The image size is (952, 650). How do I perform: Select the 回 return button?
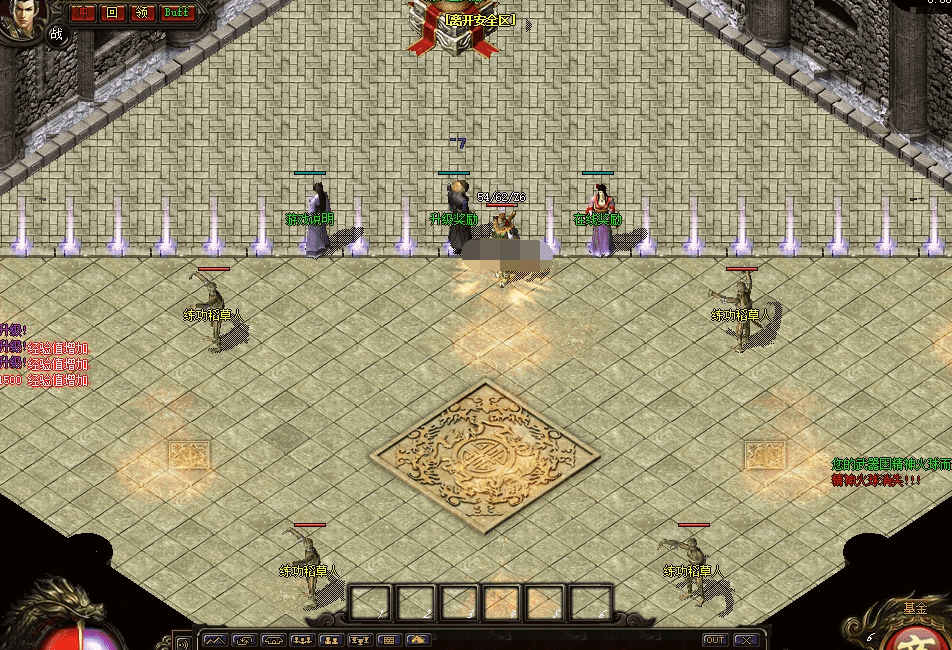point(112,13)
